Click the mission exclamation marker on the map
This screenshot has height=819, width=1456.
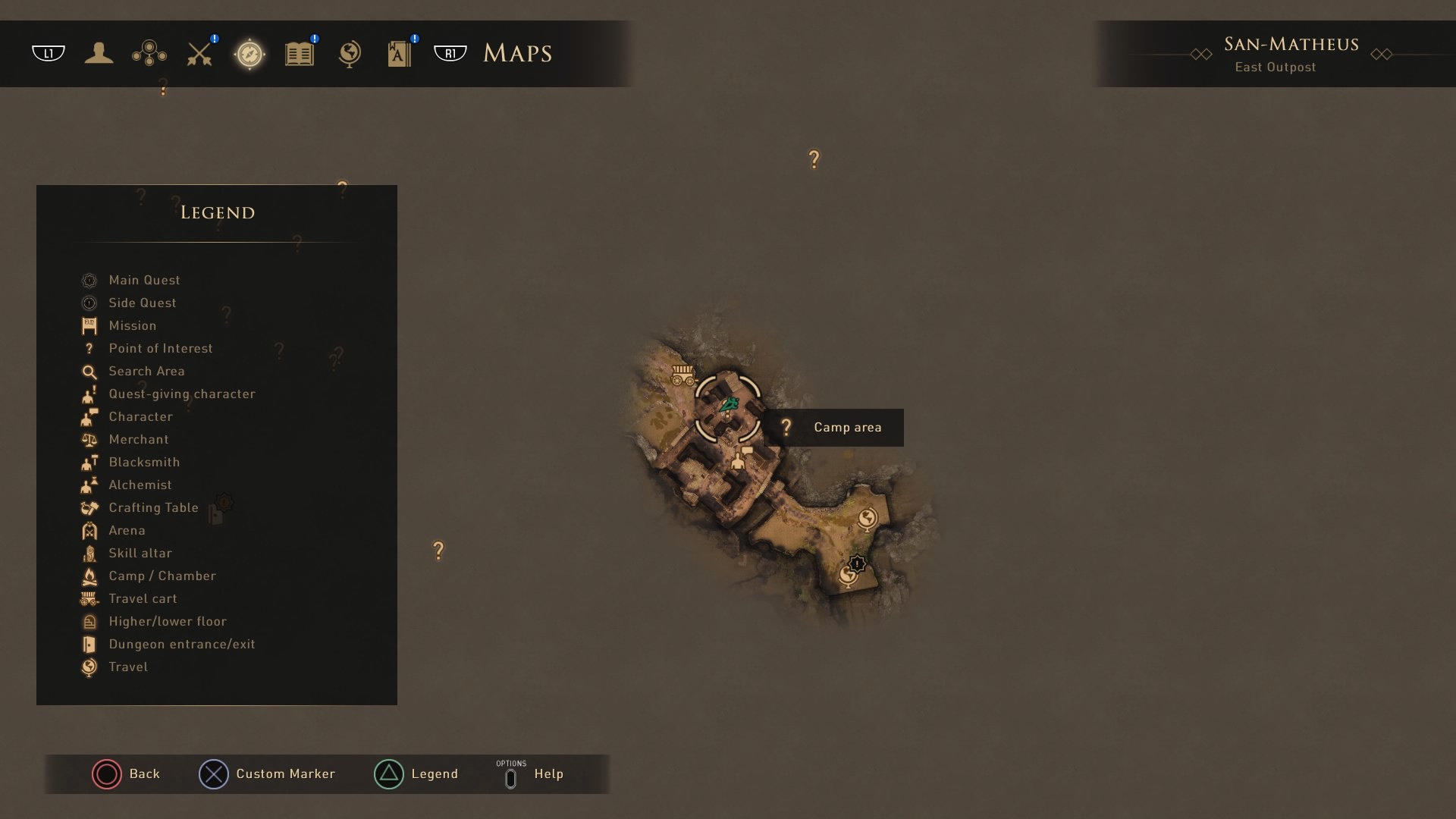coord(857,563)
